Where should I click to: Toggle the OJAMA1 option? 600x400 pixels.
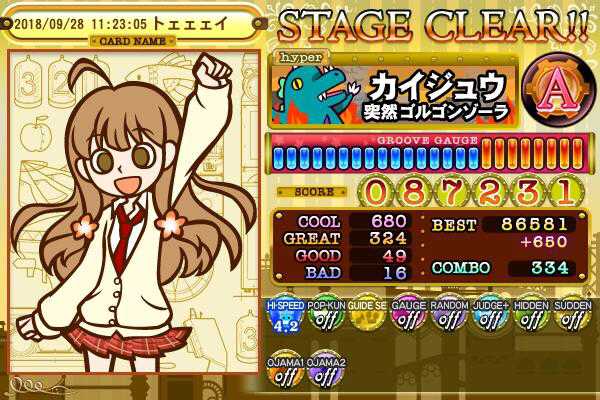[282, 372]
